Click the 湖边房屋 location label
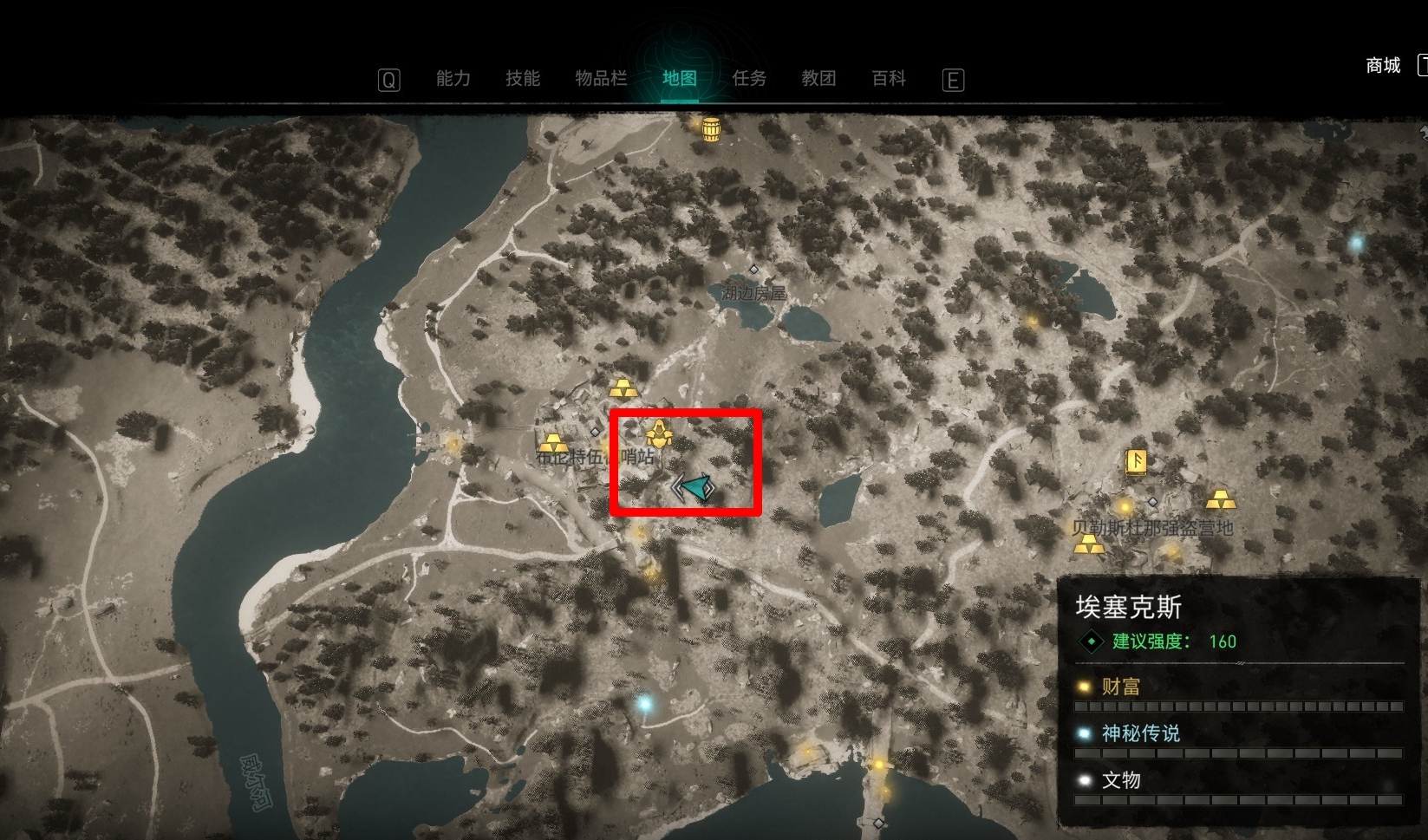The height and width of the screenshot is (840, 1428). click(x=754, y=294)
